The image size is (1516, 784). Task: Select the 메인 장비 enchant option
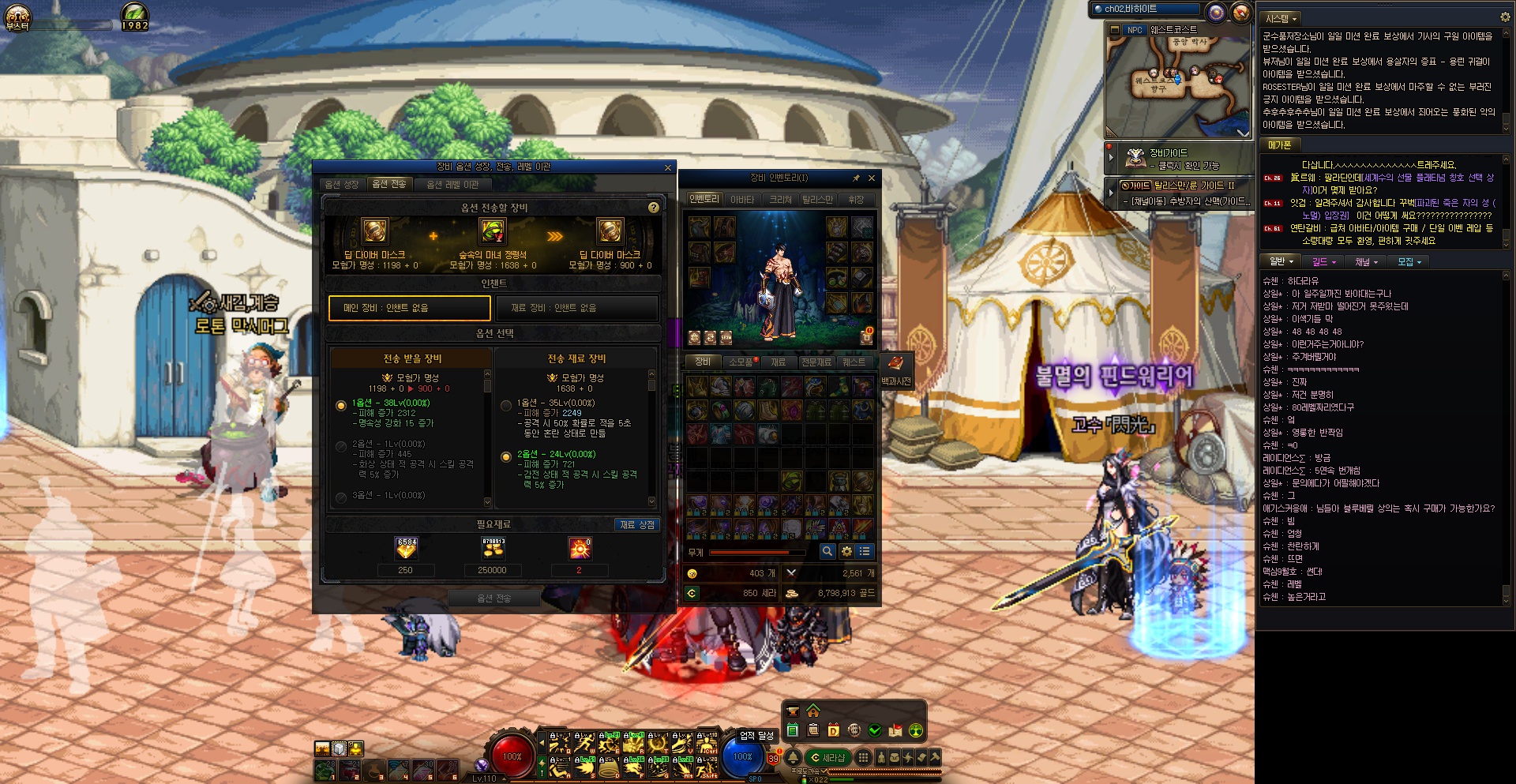pos(409,308)
